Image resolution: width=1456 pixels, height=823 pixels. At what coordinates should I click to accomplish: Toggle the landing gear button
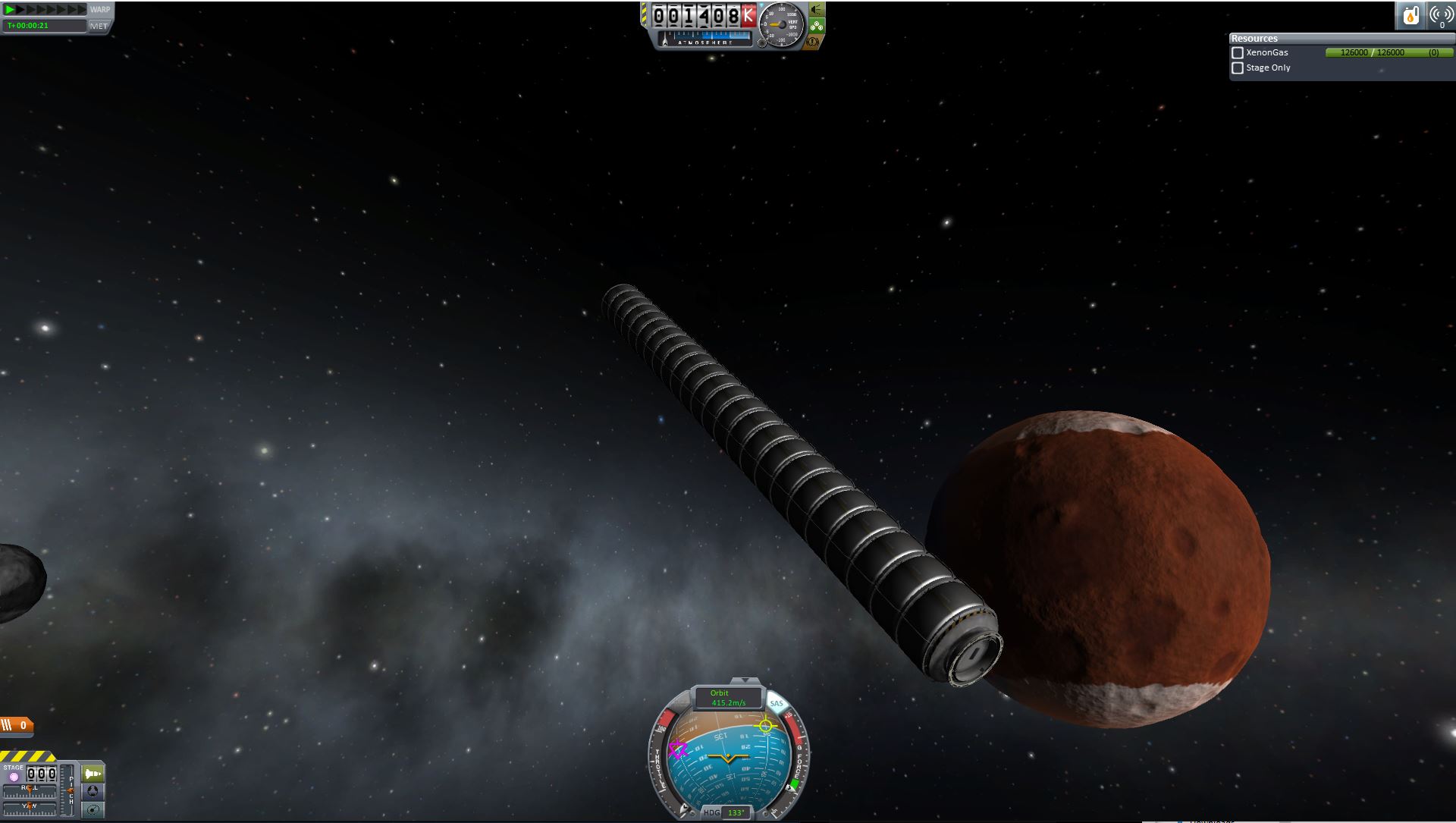point(817,26)
